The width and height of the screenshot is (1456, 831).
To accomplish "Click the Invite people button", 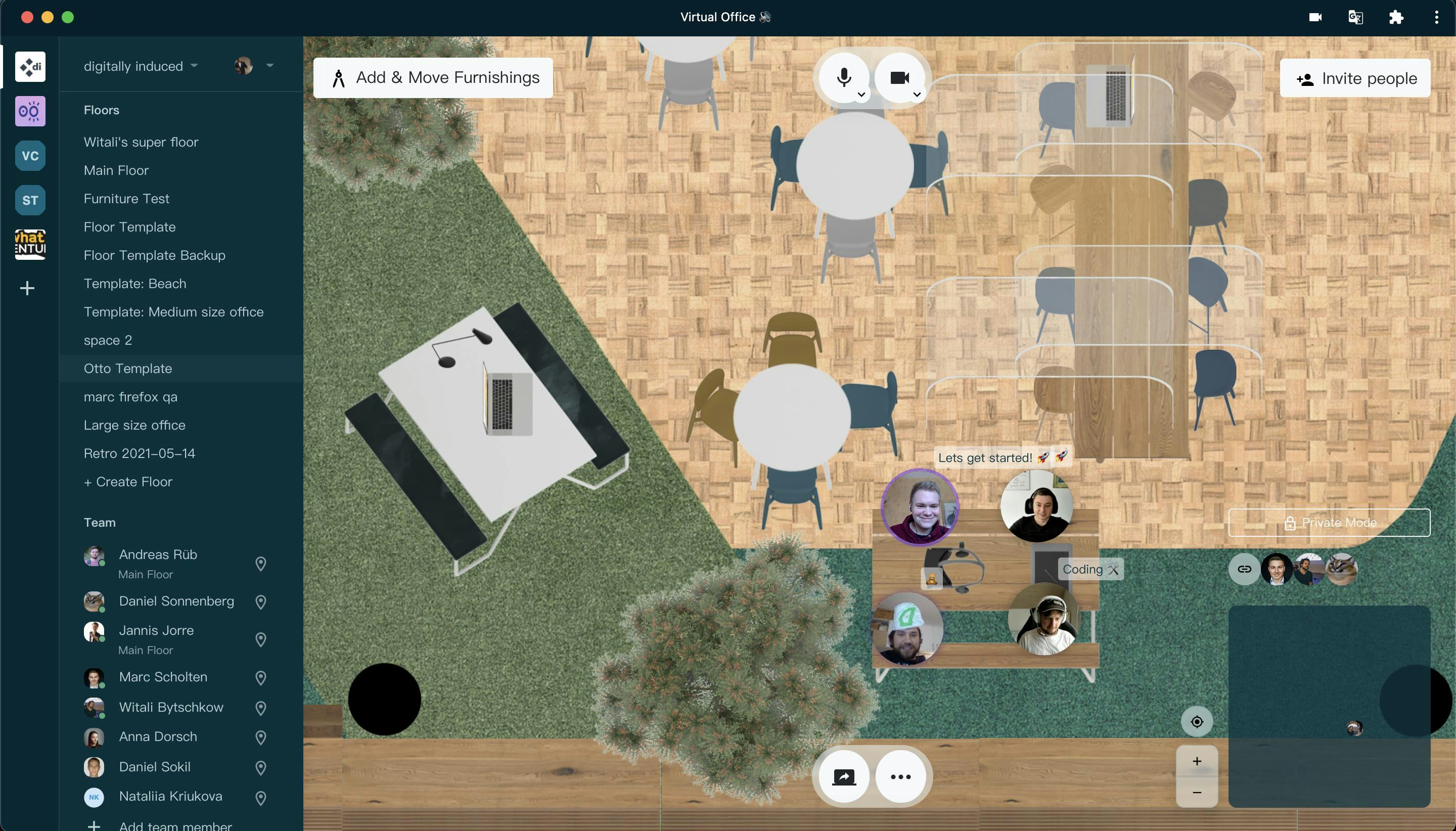I will (1354, 78).
